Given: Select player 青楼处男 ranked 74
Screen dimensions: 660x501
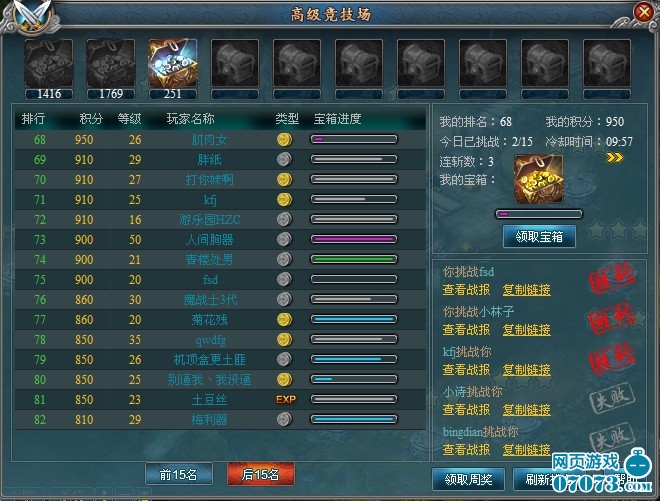Looking at the screenshot, I should (210, 259).
